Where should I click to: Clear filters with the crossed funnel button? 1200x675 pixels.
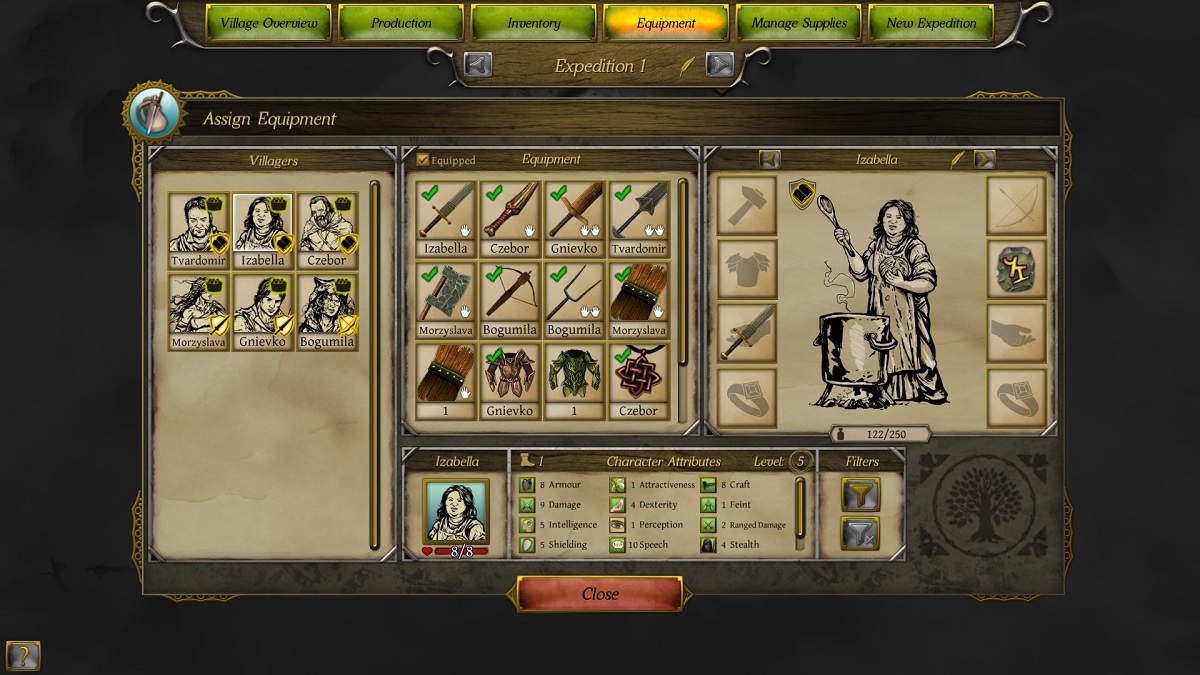coord(860,533)
